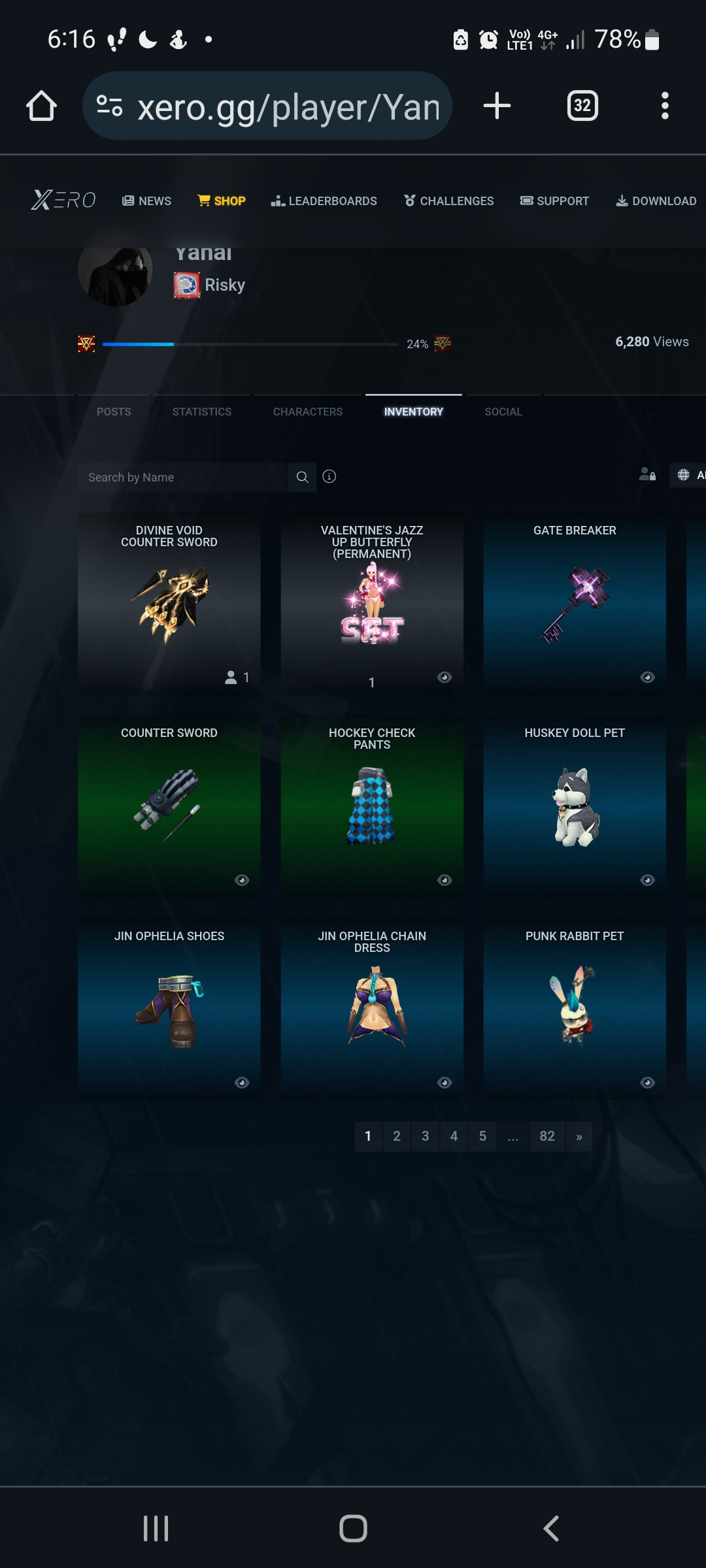Open a new browser tab
The height and width of the screenshot is (1568, 706).
[497, 106]
